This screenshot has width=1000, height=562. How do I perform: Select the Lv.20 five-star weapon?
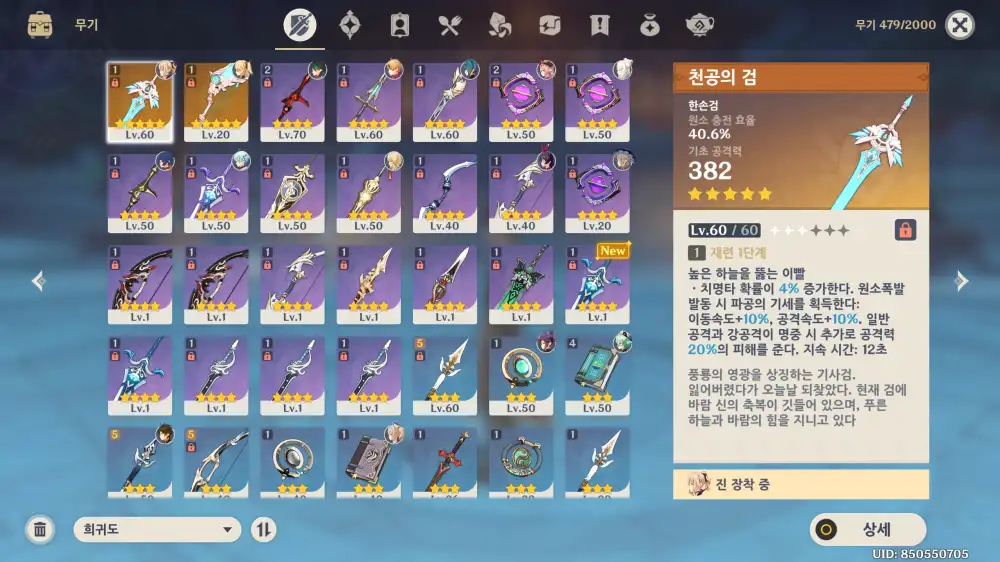216,102
